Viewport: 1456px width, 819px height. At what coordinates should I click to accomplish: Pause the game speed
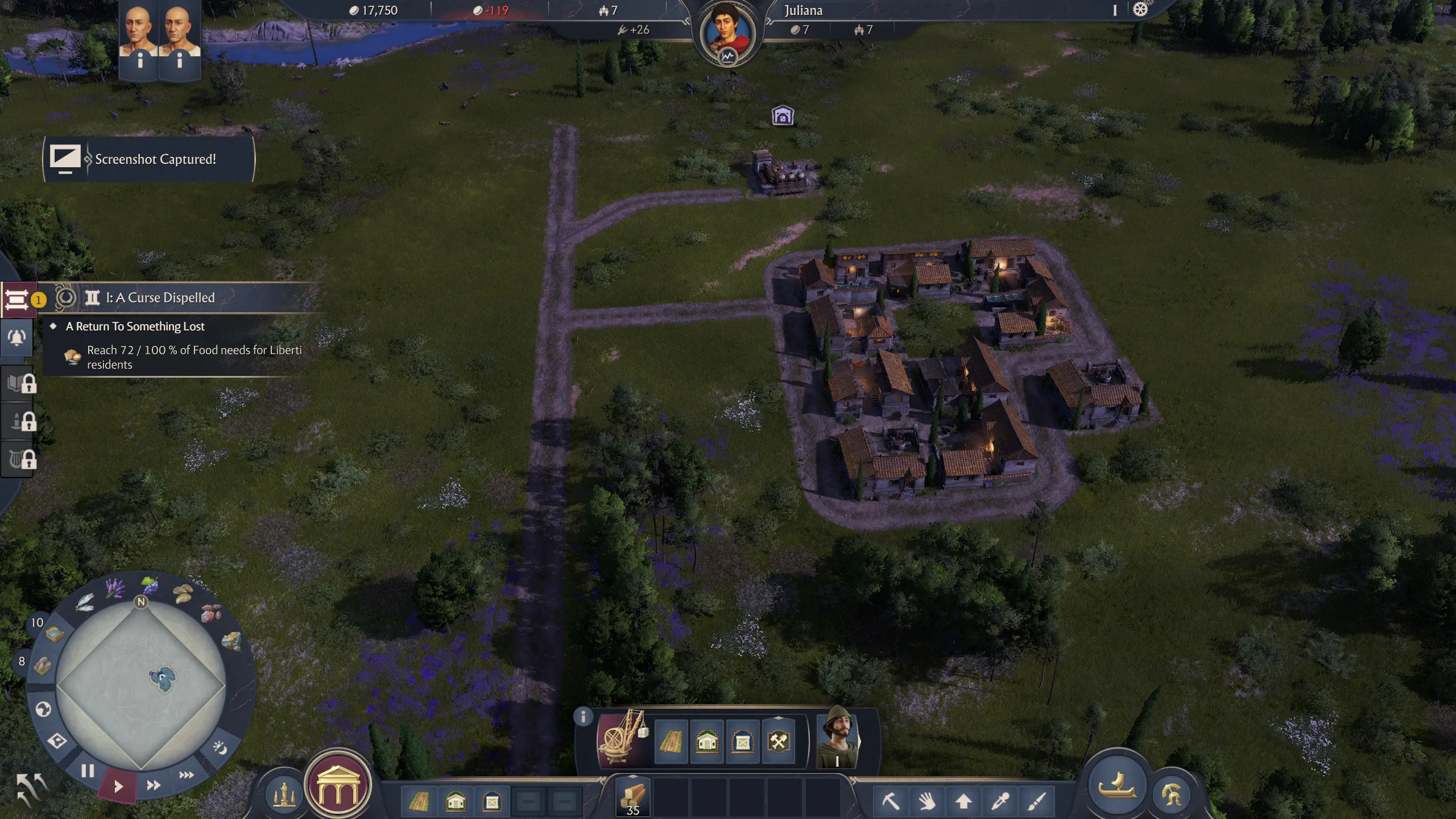point(88,771)
